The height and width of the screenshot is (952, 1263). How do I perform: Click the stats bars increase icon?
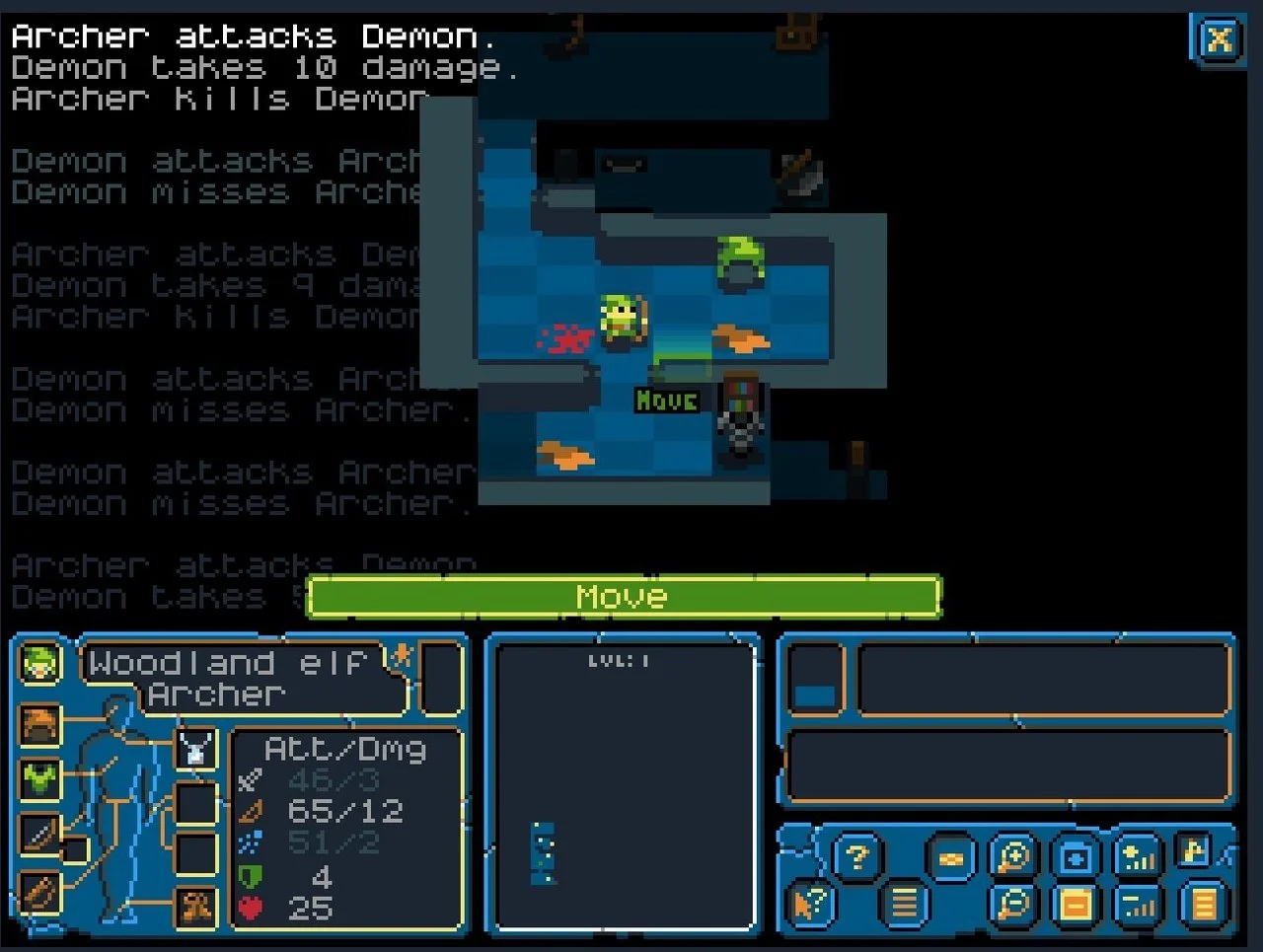coord(1137,854)
